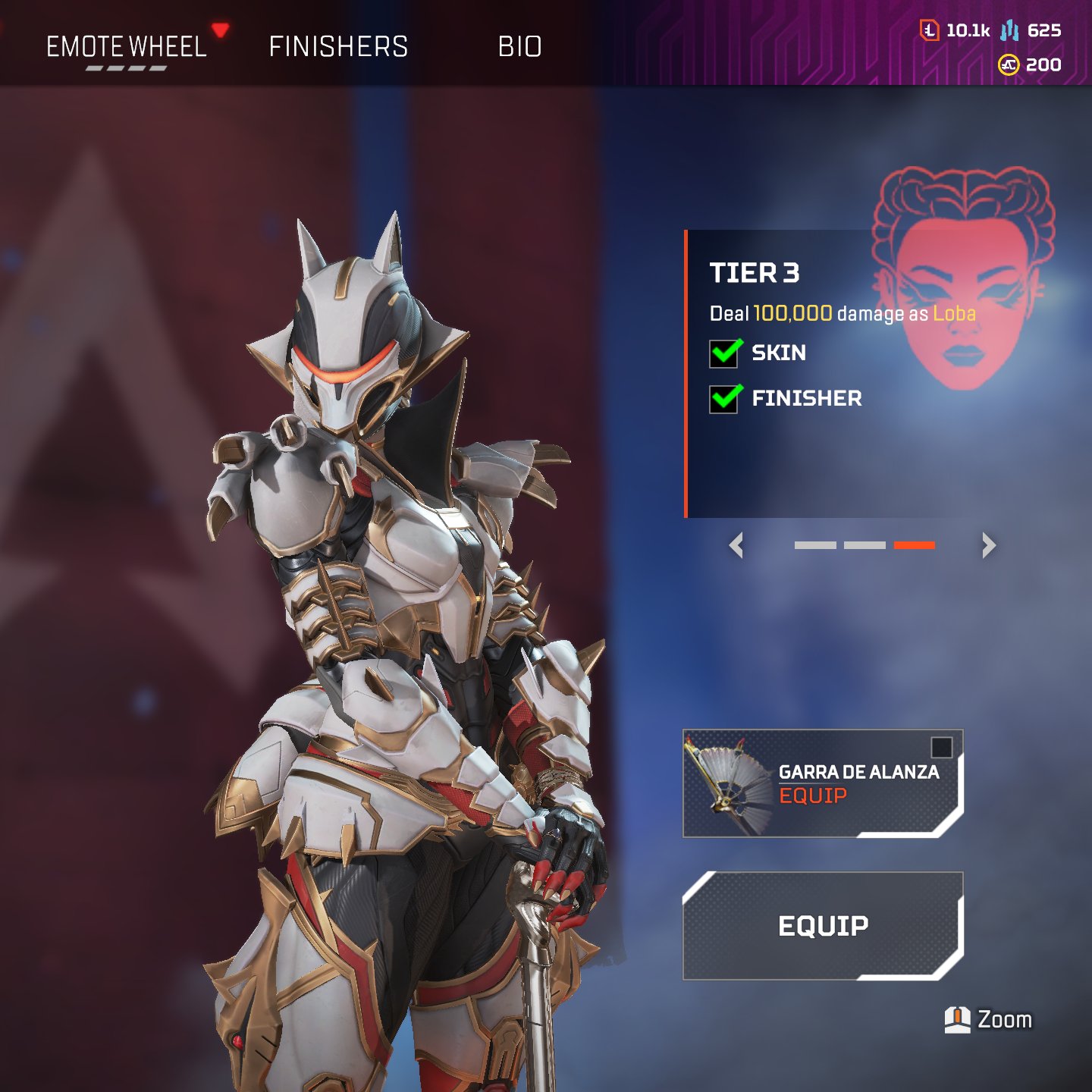
Task: Select the Bio tab
Action: (519, 47)
